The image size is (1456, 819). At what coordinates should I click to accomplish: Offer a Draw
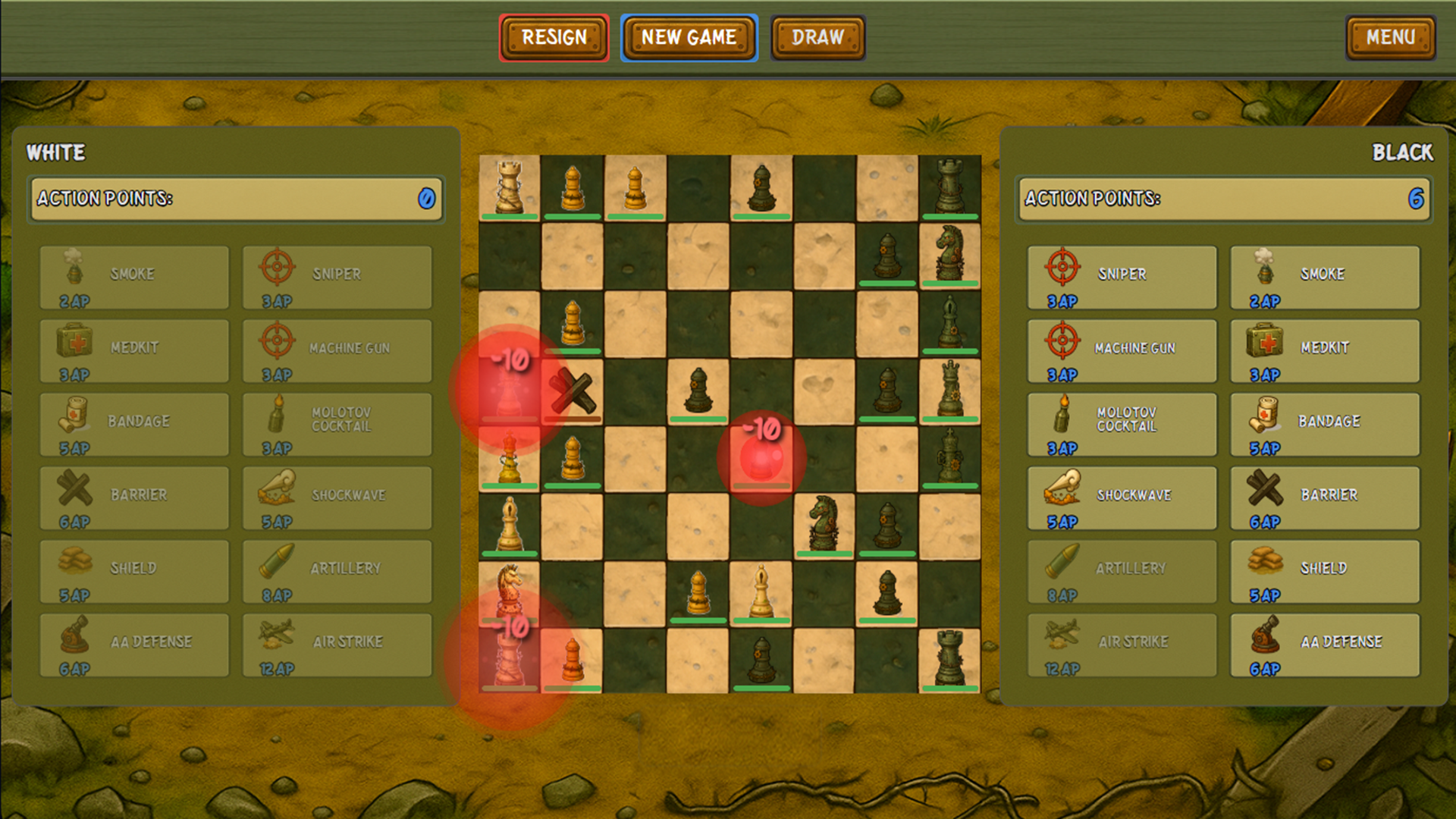817,37
